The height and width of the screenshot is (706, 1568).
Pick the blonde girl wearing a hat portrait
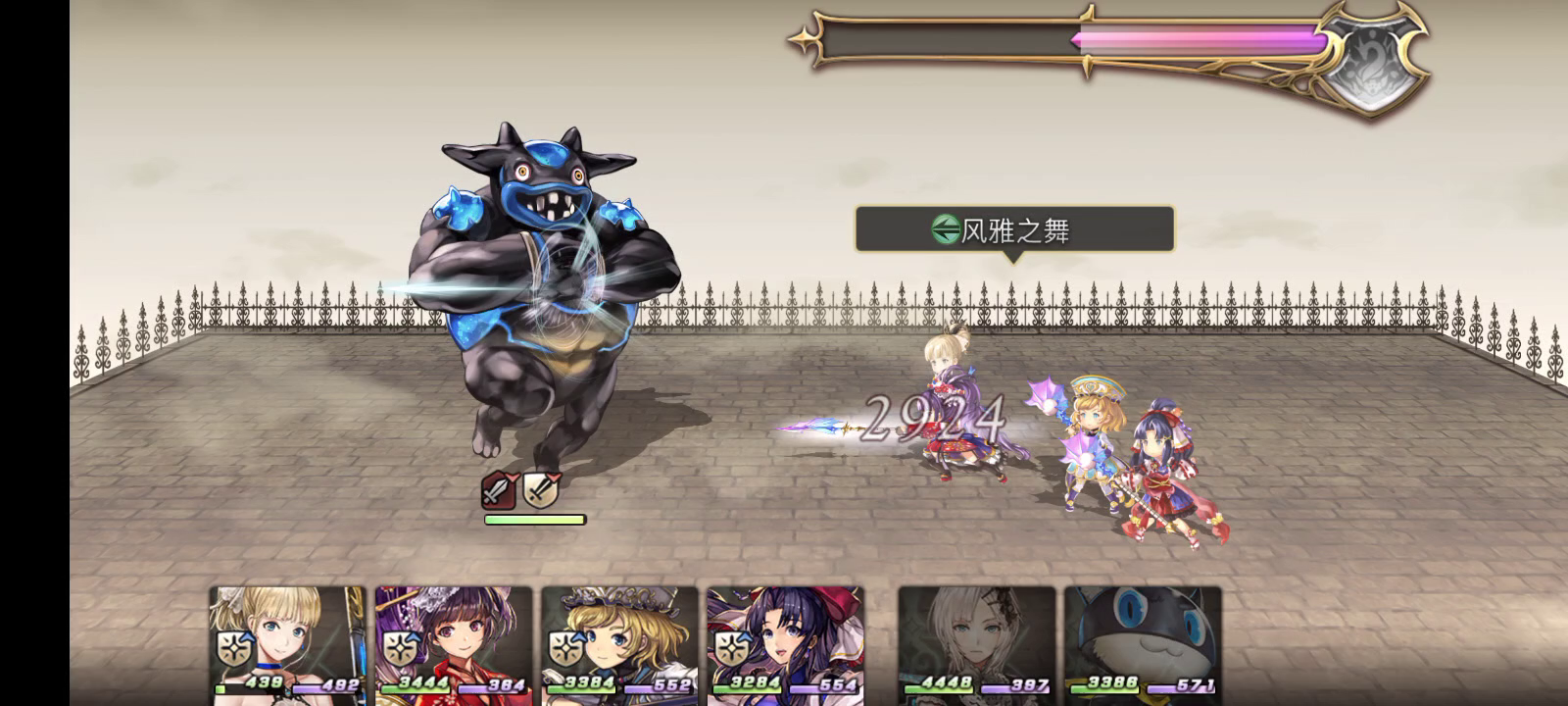click(619, 642)
